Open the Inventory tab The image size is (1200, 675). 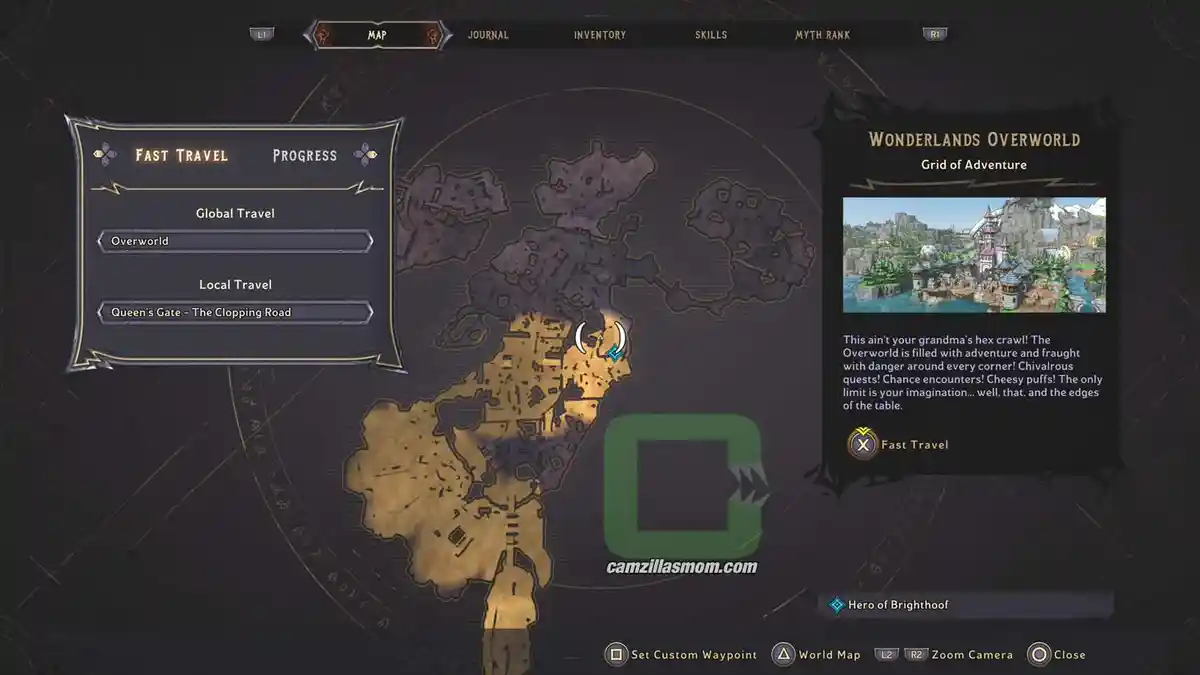600,35
